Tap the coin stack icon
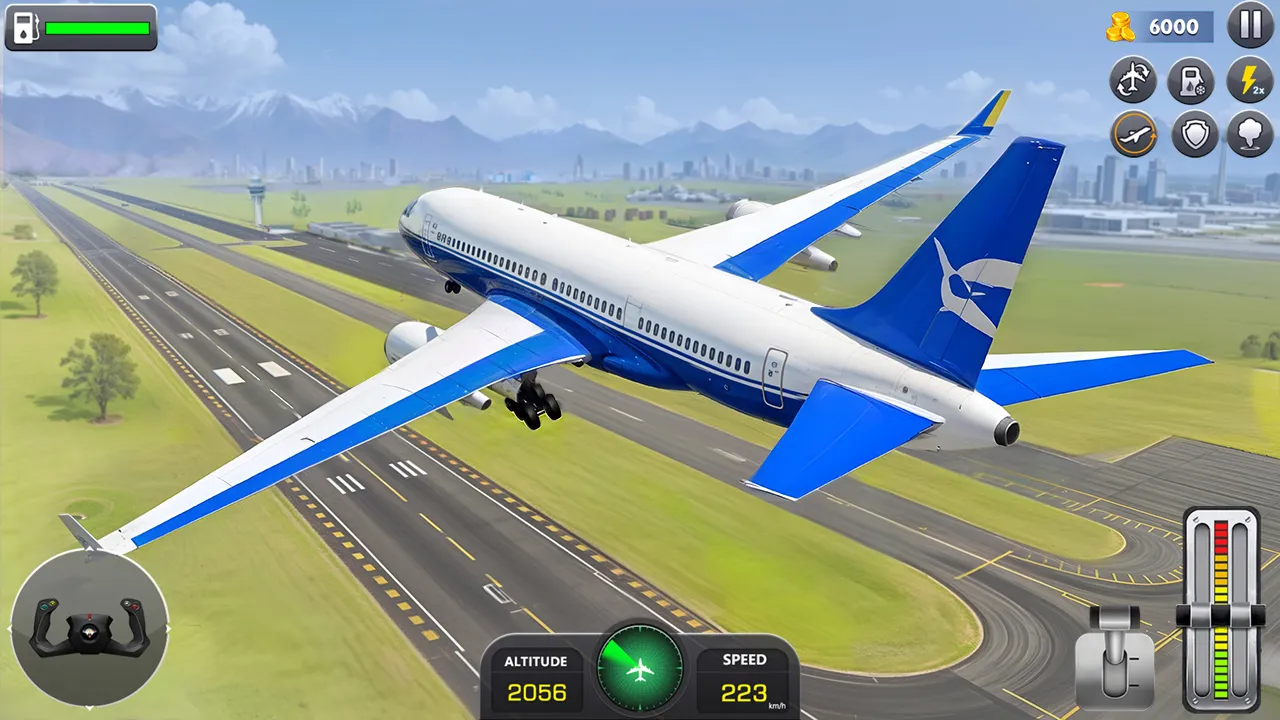Viewport: 1280px width, 720px height. click(x=1122, y=26)
